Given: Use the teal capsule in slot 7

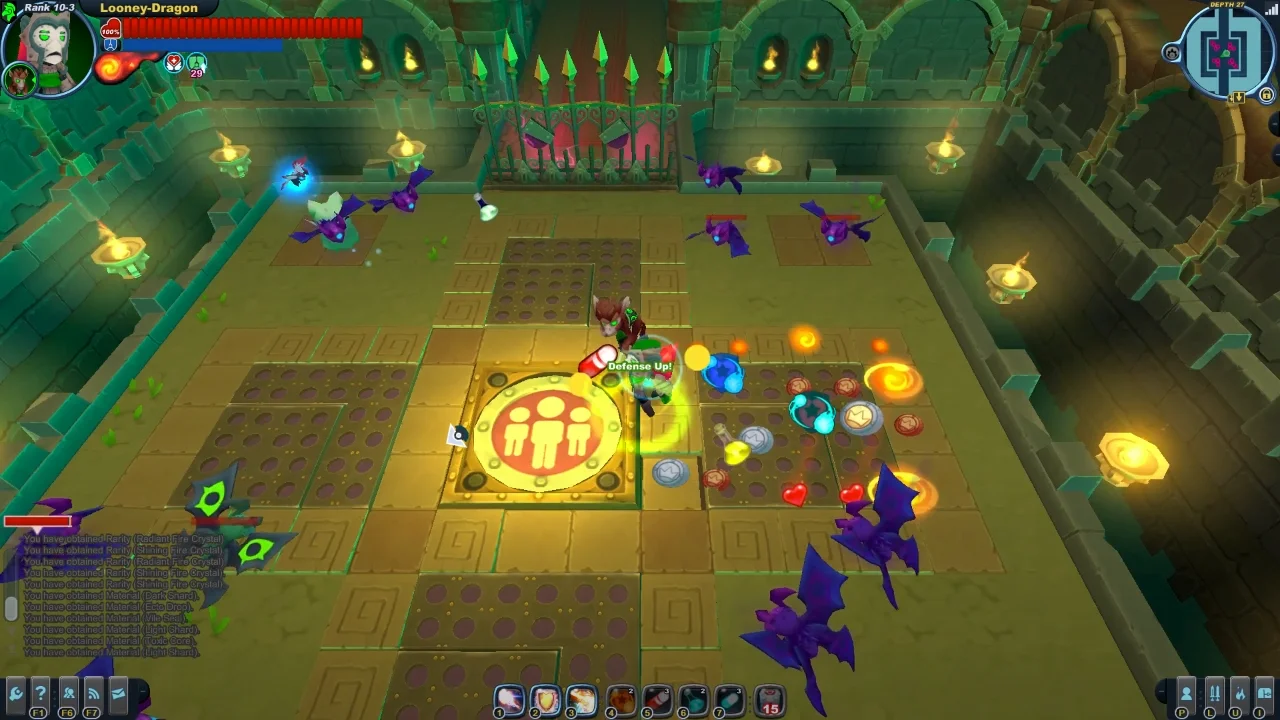Looking at the screenshot, I should tap(729, 700).
